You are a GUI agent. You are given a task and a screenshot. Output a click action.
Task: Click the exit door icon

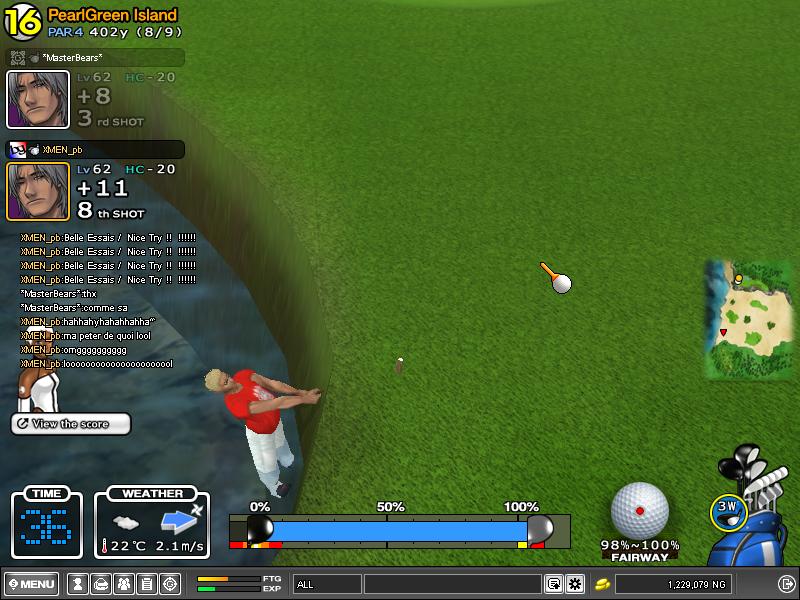[x=786, y=584]
